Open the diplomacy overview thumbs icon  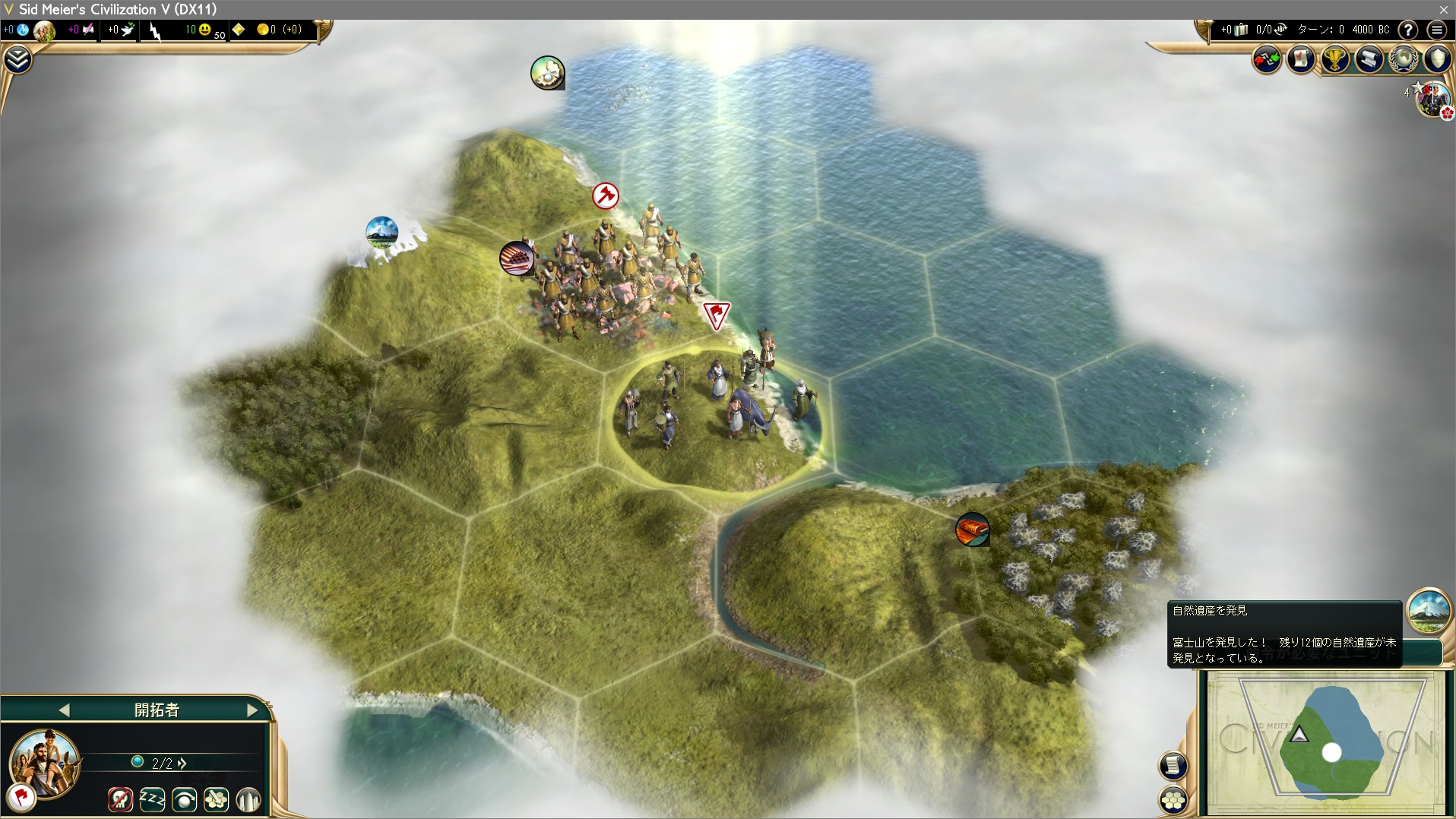point(1267,59)
